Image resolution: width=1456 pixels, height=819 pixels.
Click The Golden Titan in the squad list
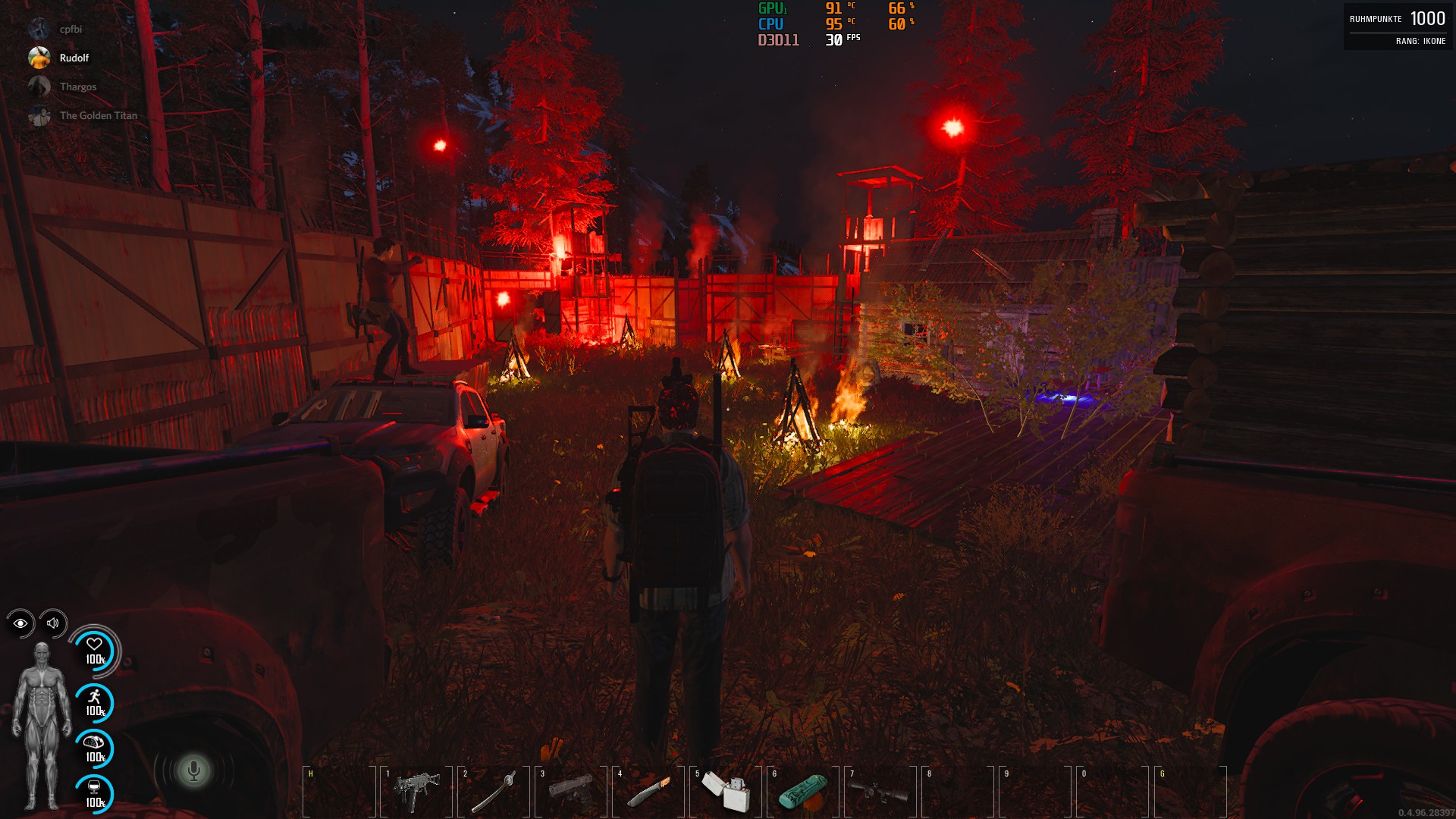98,115
